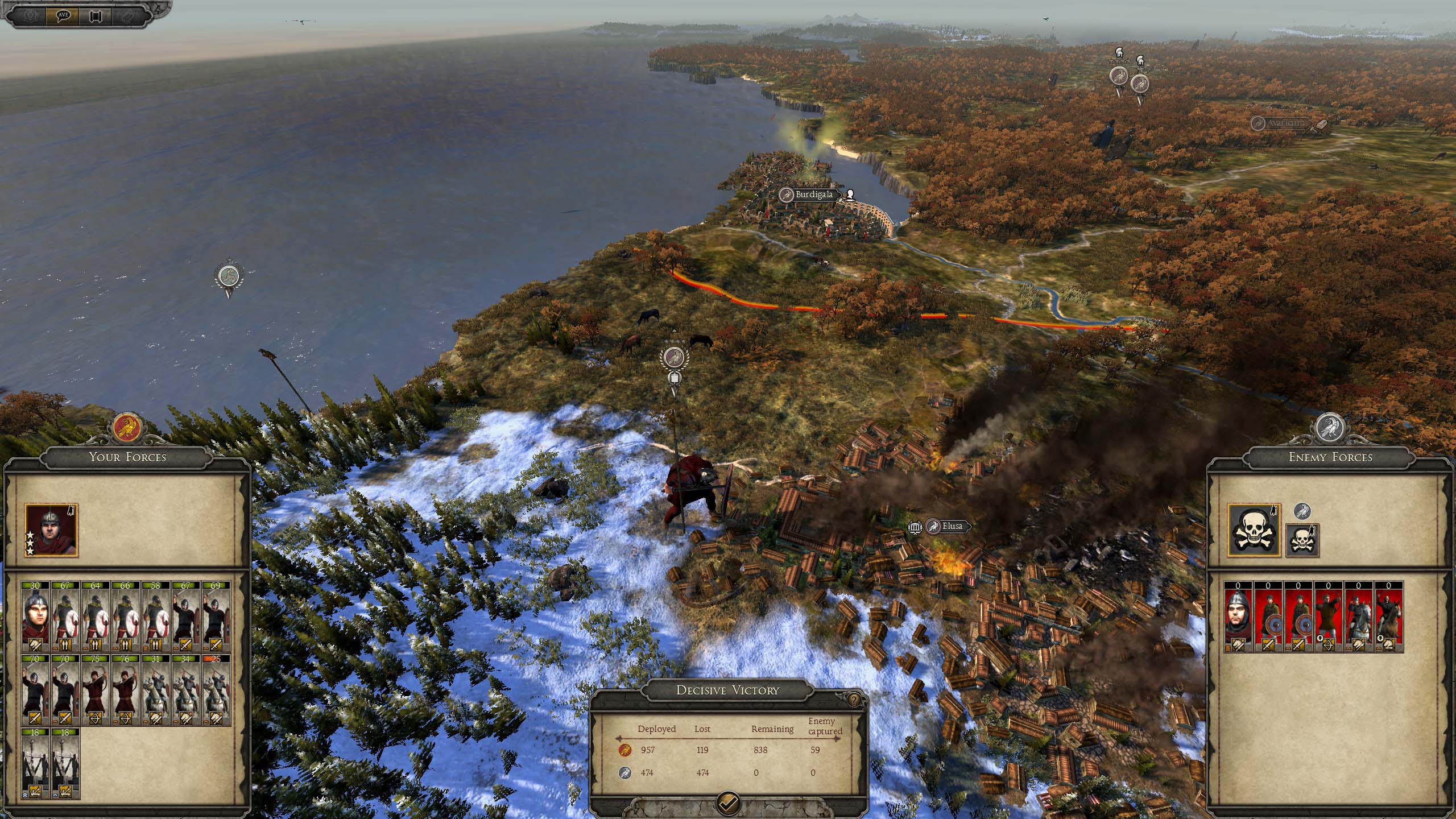
Task: Select the archer unit card with 75 men
Action: tap(96, 690)
